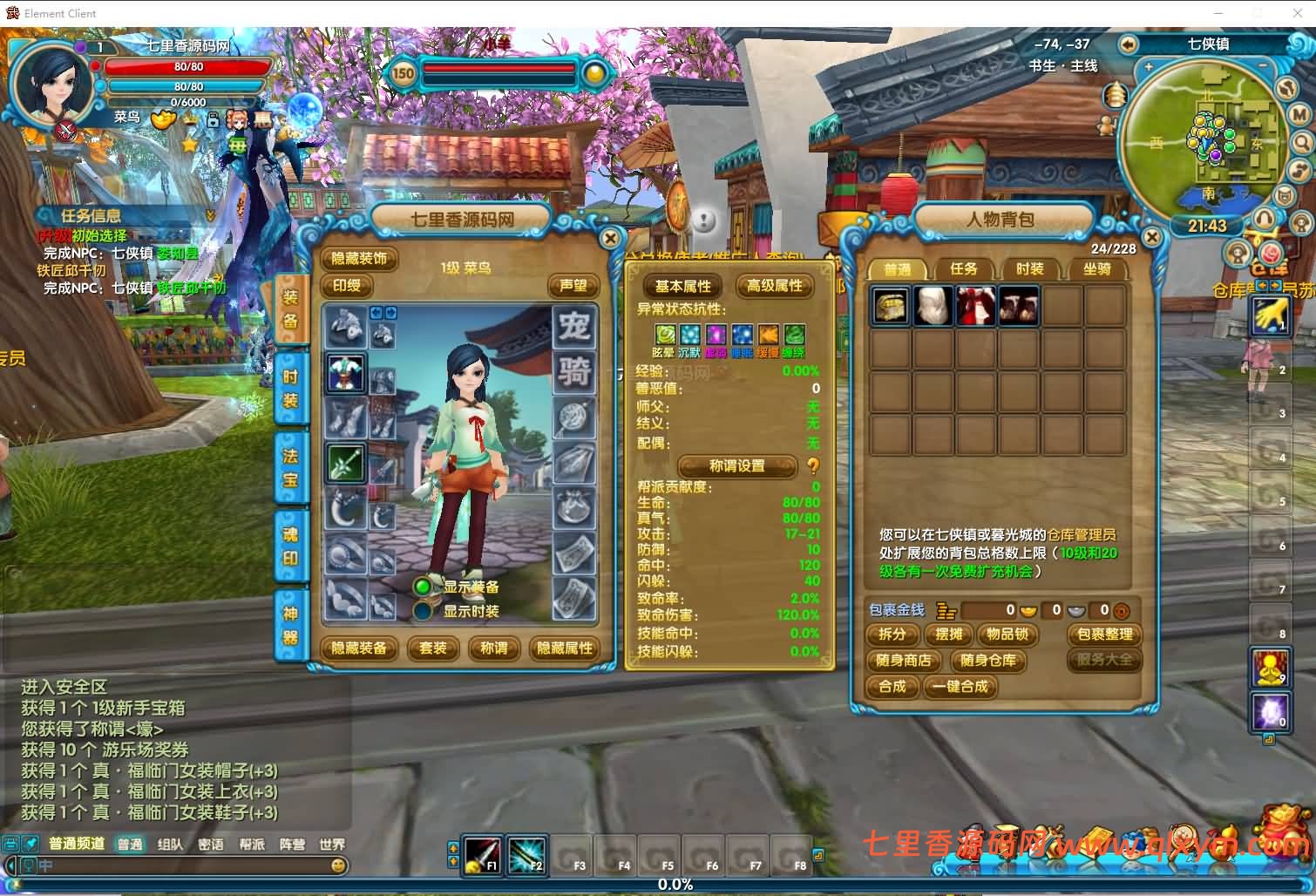Image resolution: width=1316 pixels, height=896 pixels.
Task: Open the 高级属性 attributes tab
Action: (775, 286)
